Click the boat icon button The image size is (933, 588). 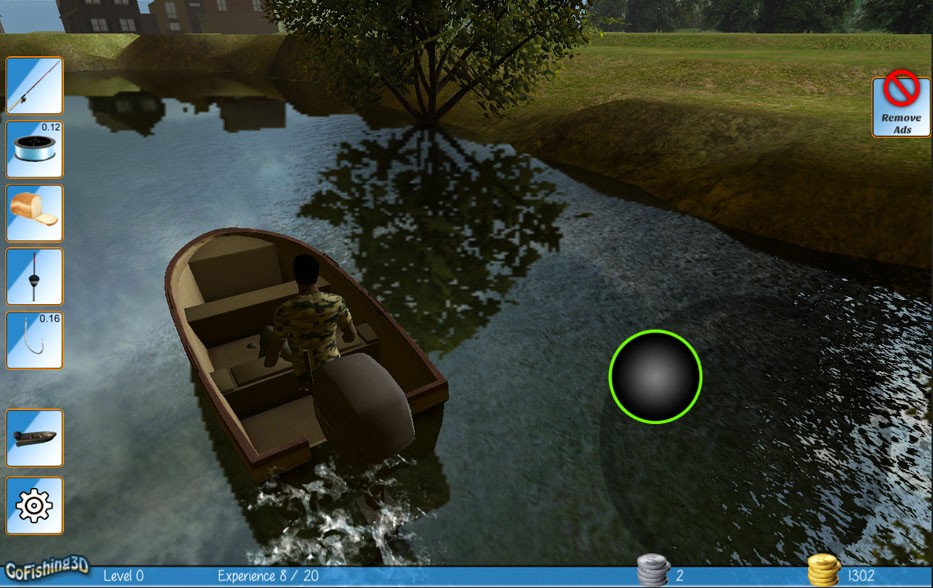coord(35,438)
